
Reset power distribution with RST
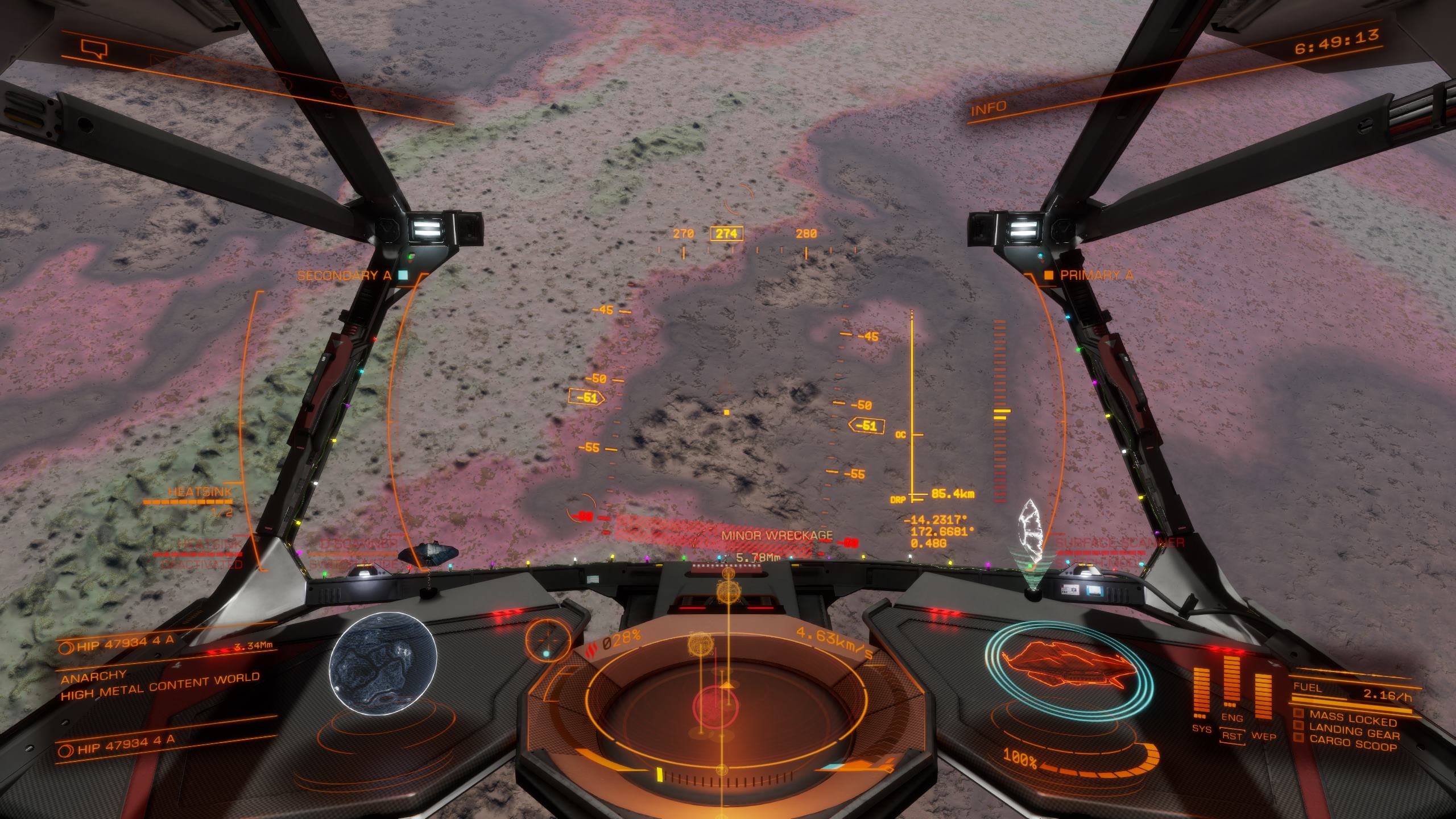(x=1231, y=736)
